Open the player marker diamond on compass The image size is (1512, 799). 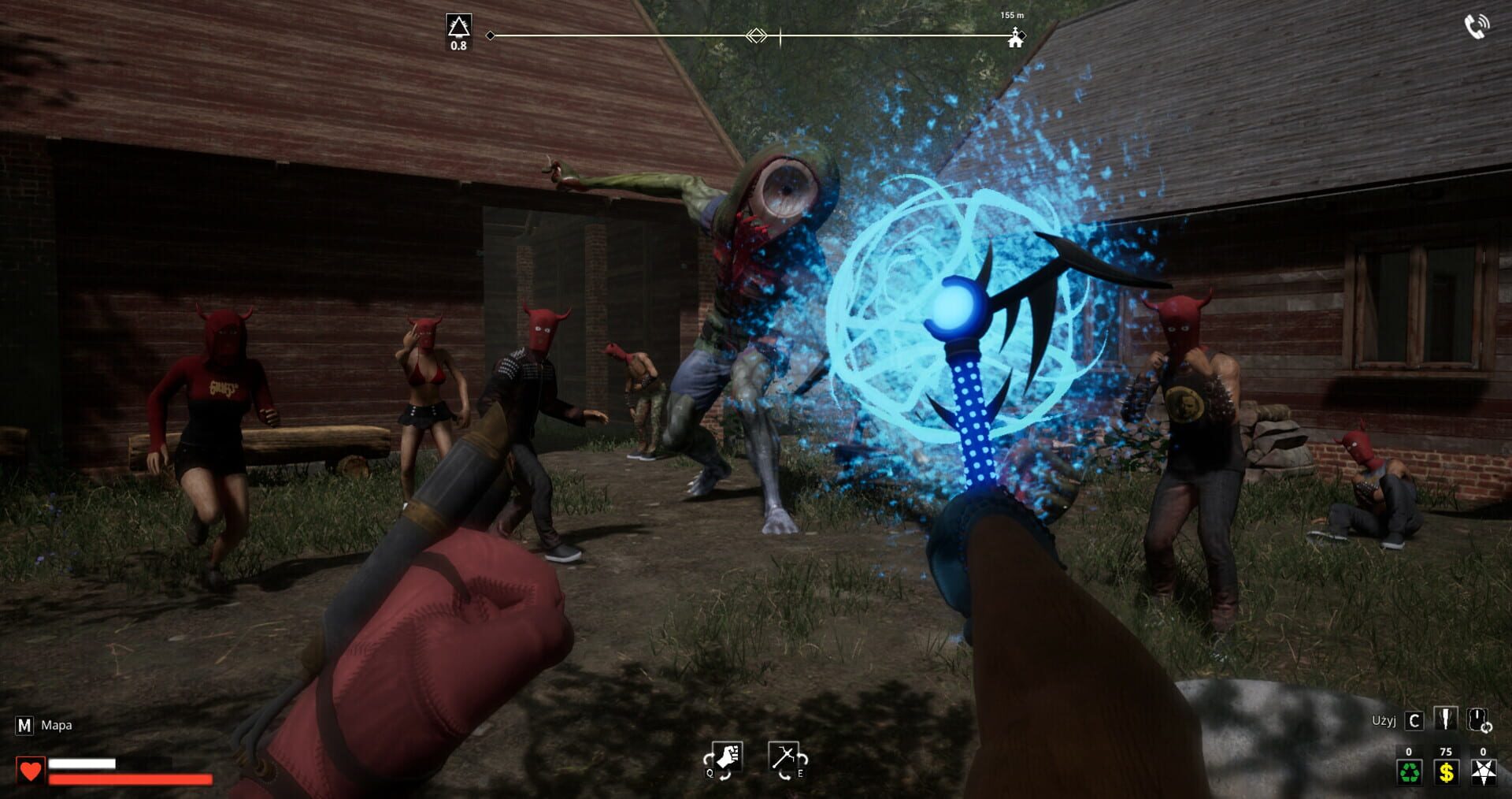coord(756,34)
